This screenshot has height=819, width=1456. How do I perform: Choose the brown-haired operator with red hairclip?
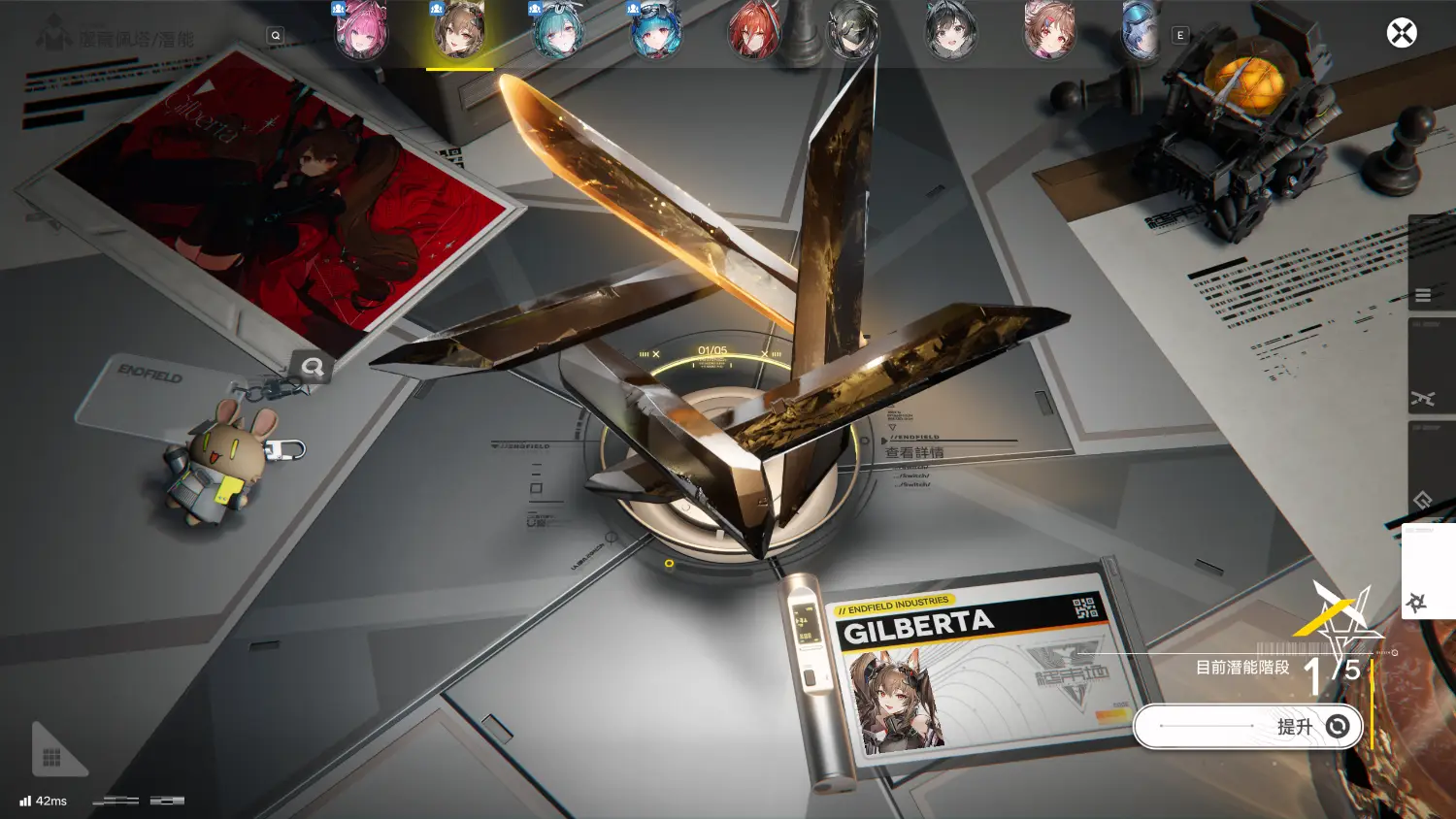[x=1049, y=31]
